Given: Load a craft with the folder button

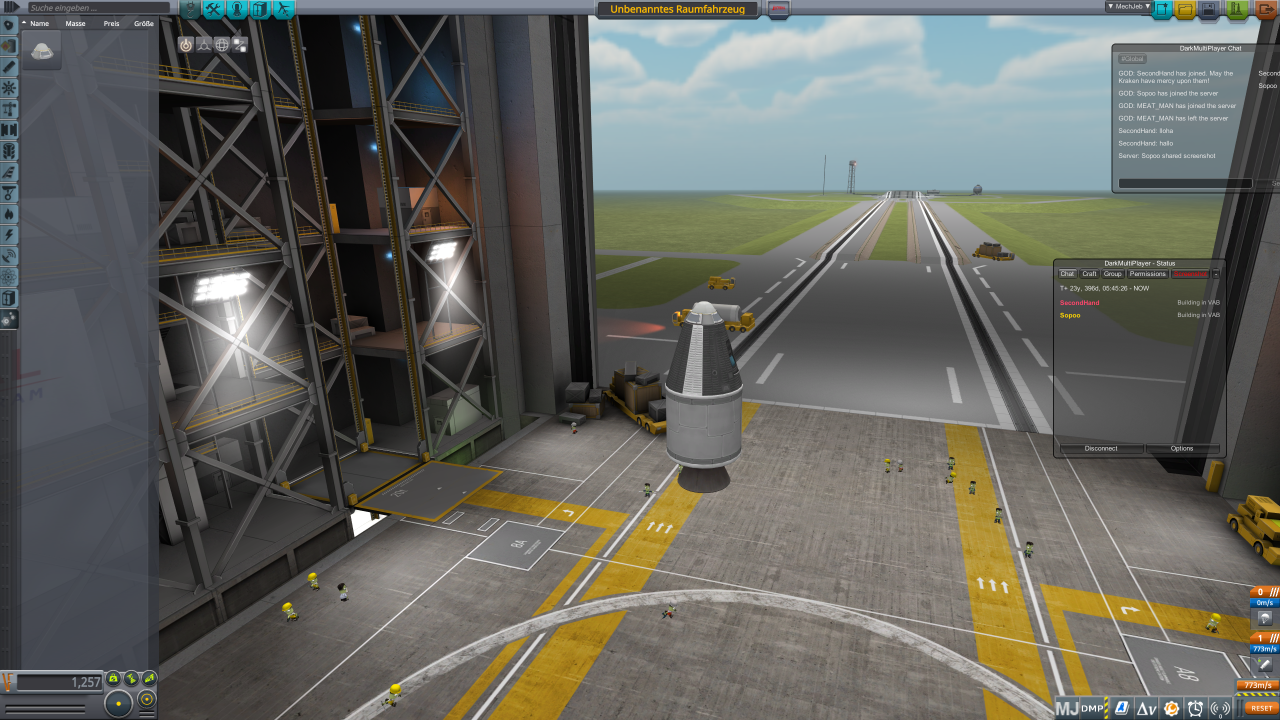Looking at the screenshot, I should click(x=1186, y=10).
